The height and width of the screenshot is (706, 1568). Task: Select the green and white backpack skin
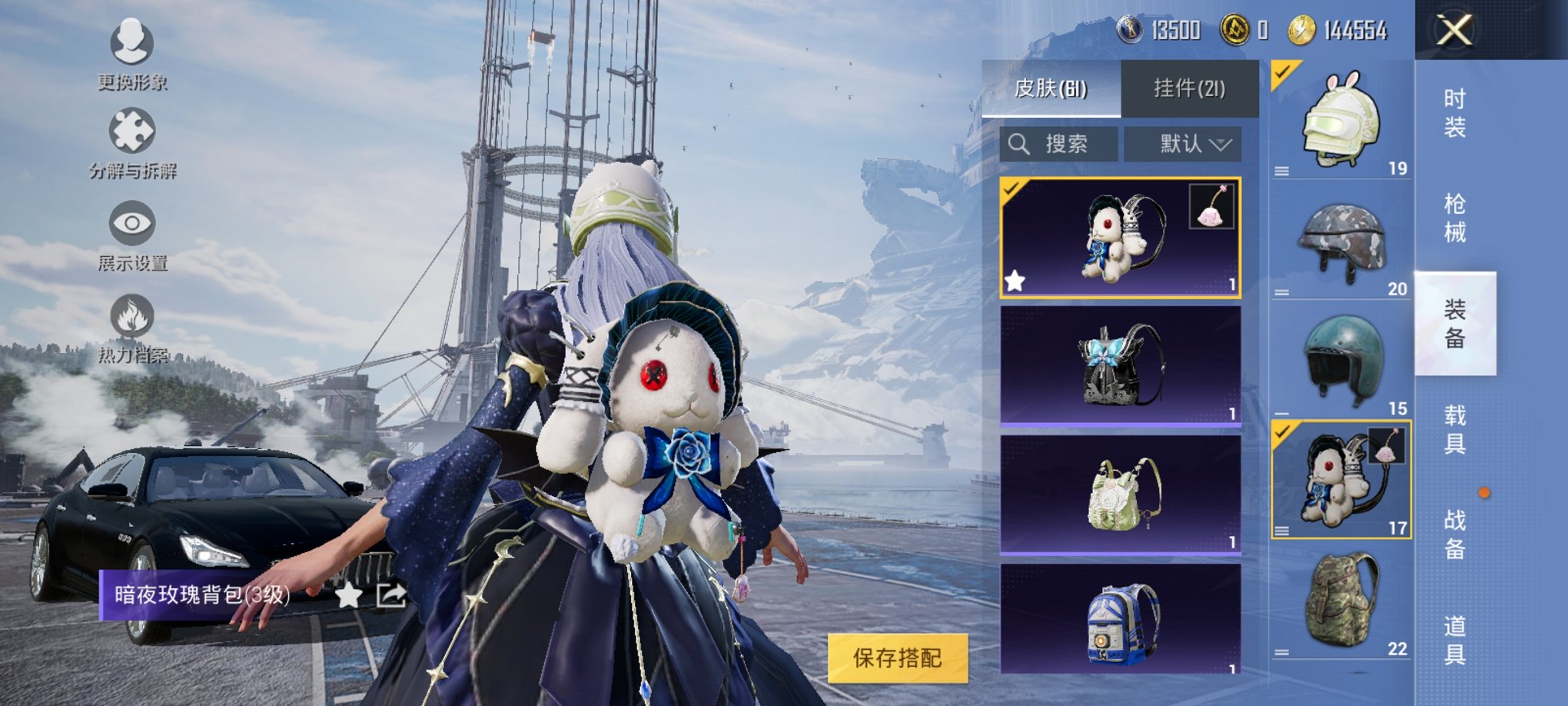pyautogui.click(x=1120, y=494)
